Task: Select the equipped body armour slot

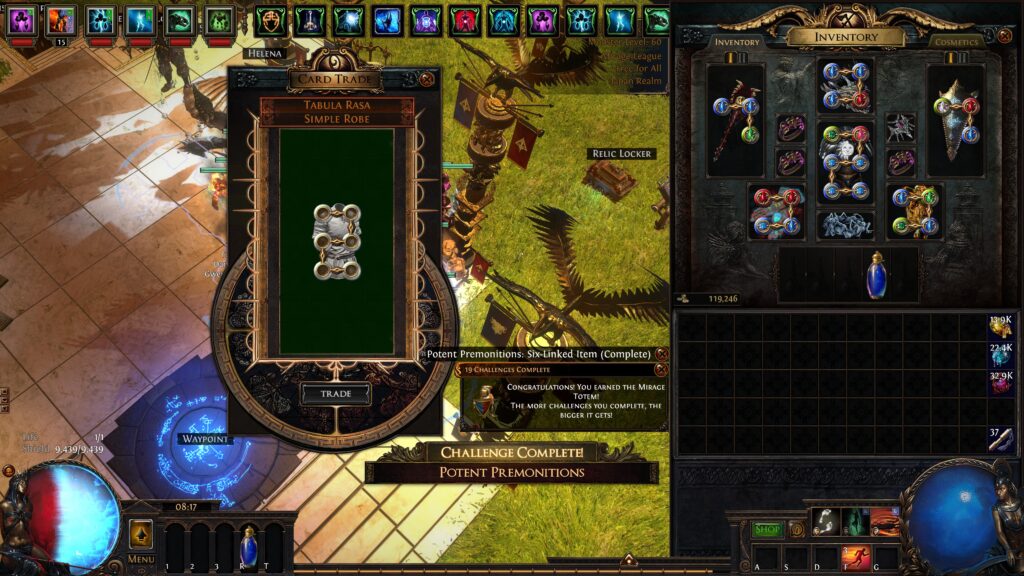Action: 845,162
